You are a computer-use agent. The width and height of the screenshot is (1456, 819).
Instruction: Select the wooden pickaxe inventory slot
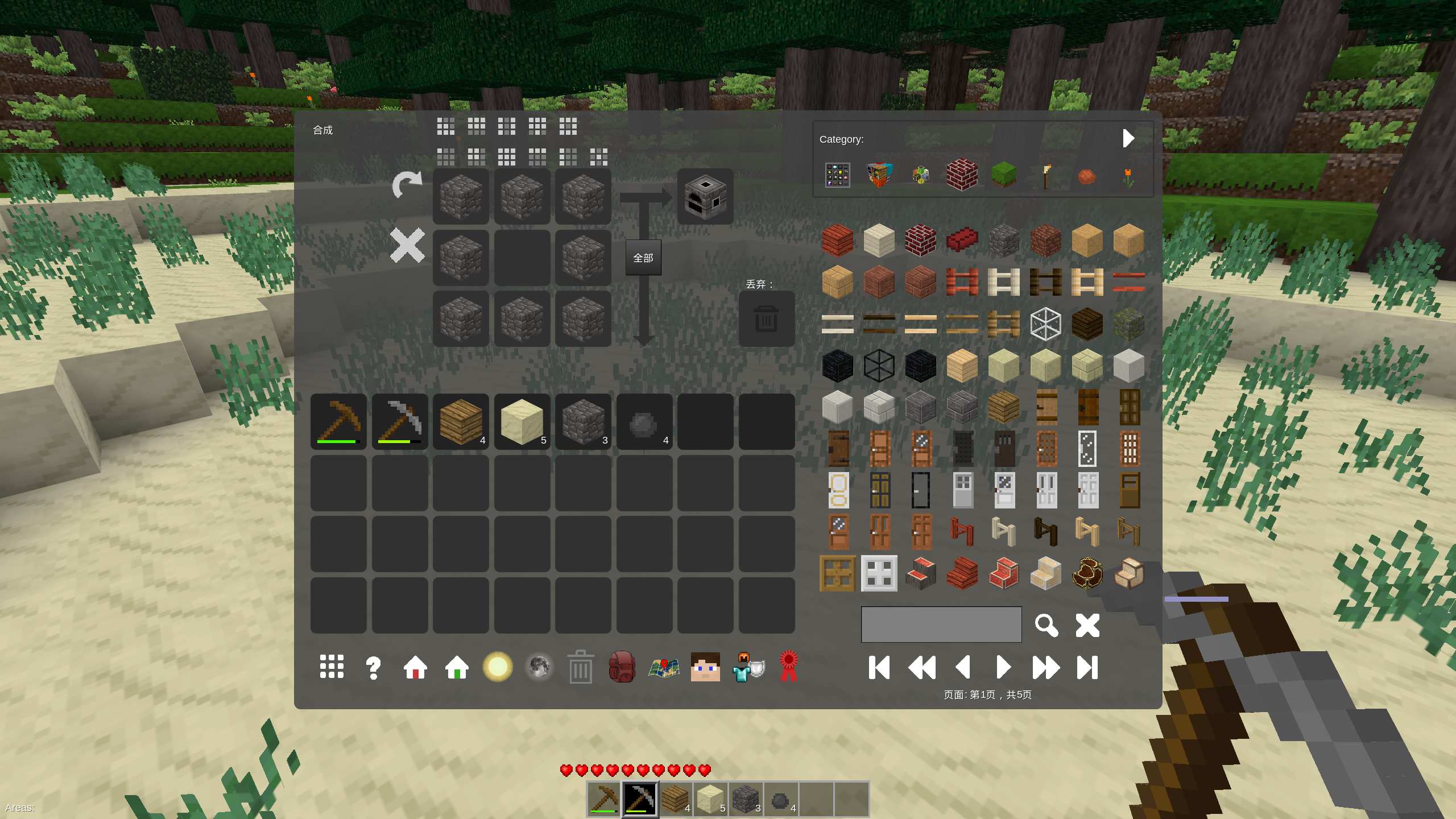pyautogui.click(x=338, y=422)
